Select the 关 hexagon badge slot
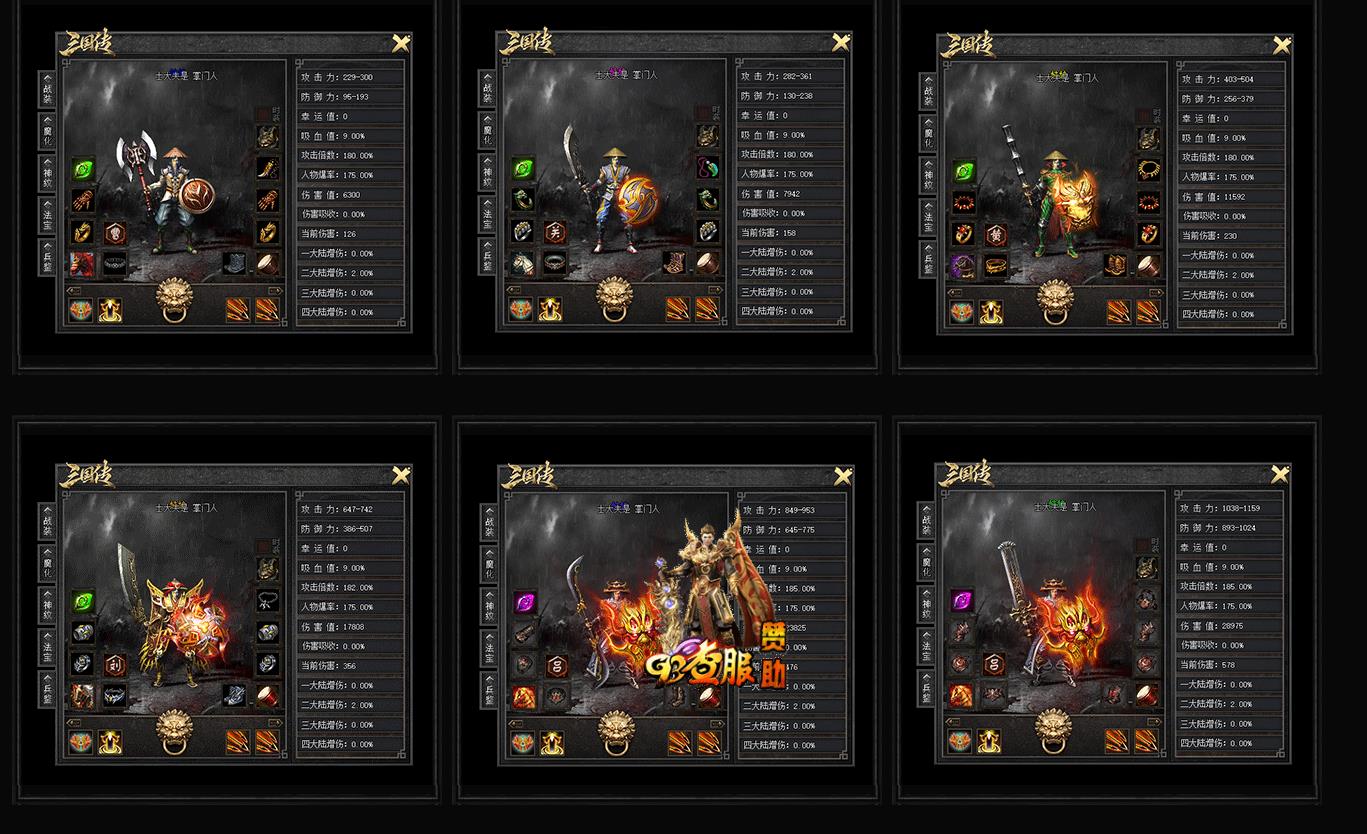Viewport: 1367px width, 834px height. click(554, 231)
